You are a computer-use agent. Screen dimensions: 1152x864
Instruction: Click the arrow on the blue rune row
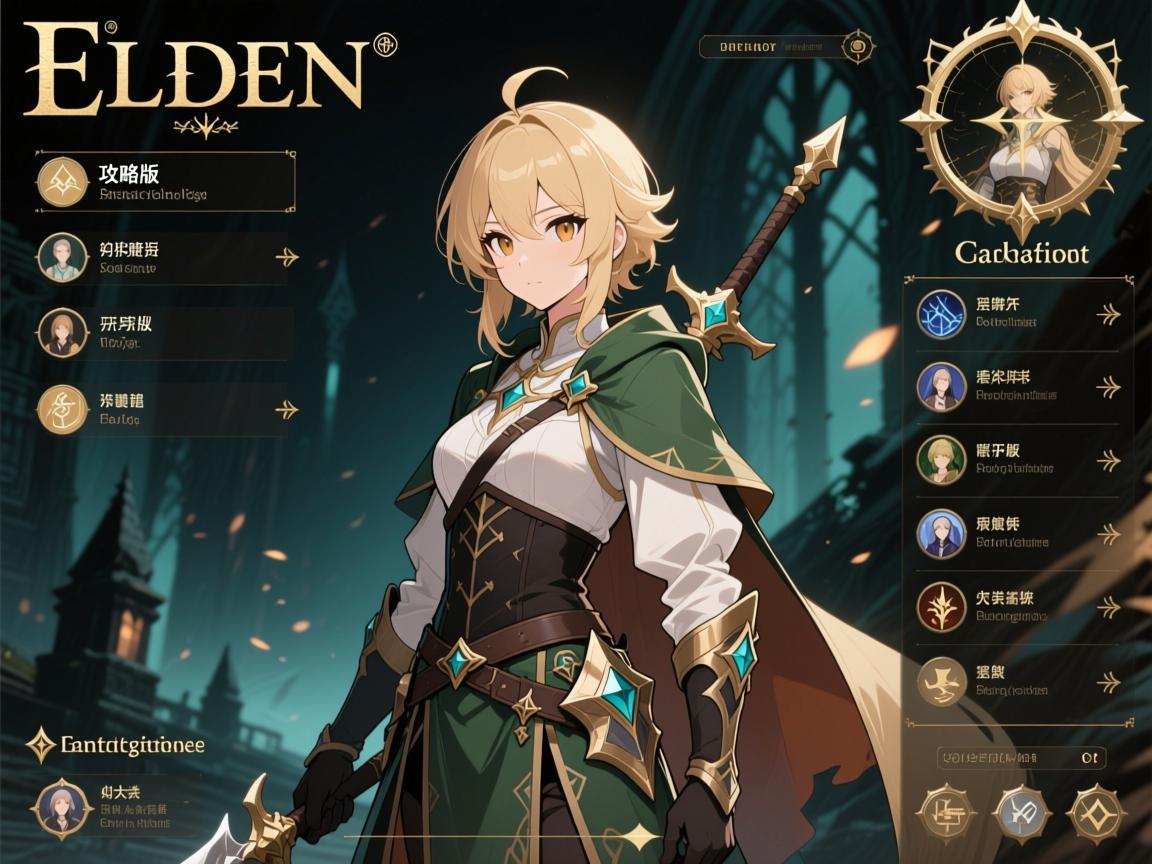pos(1108,315)
